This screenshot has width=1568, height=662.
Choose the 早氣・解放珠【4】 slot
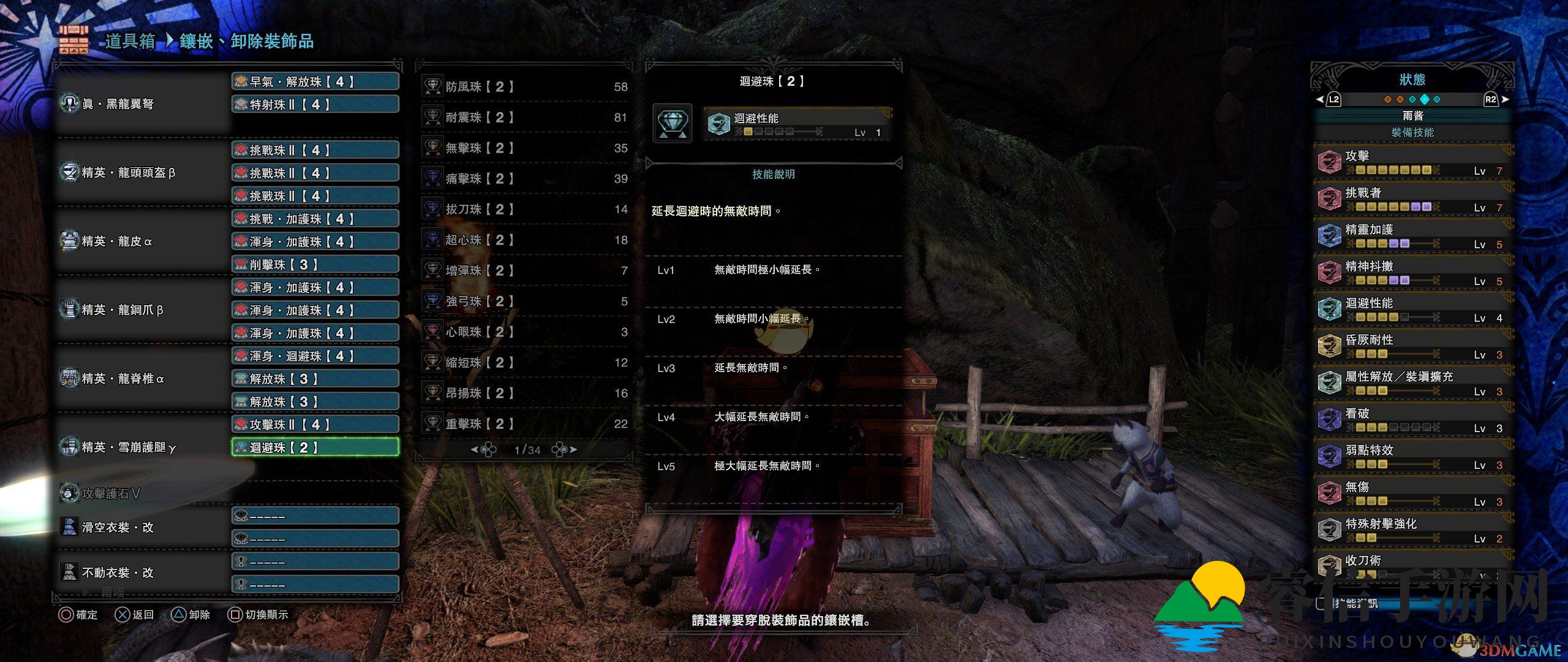pyautogui.click(x=315, y=82)
